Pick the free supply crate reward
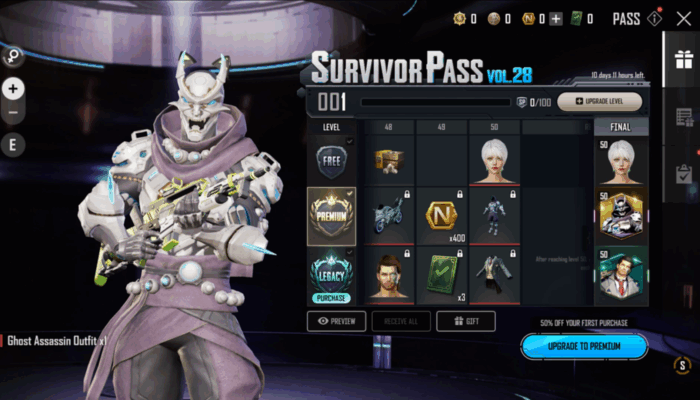Image resolution: width=700 pixels, height=400 pixels. click(387, 159)
